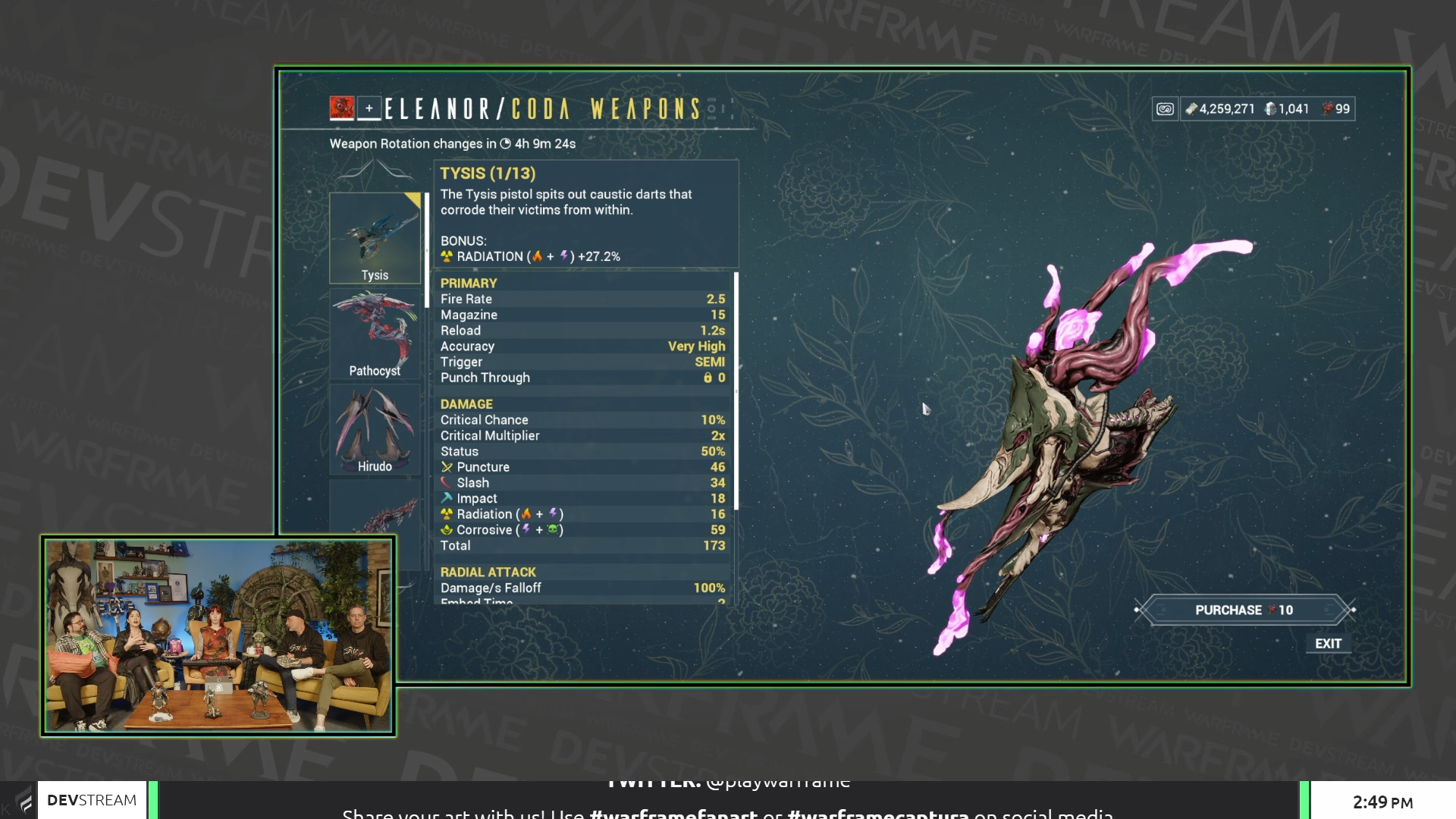The width and height of the screenshot is (1456, 819).
Task: Click the Puncture damage type icon
Action: coord(447,467)
